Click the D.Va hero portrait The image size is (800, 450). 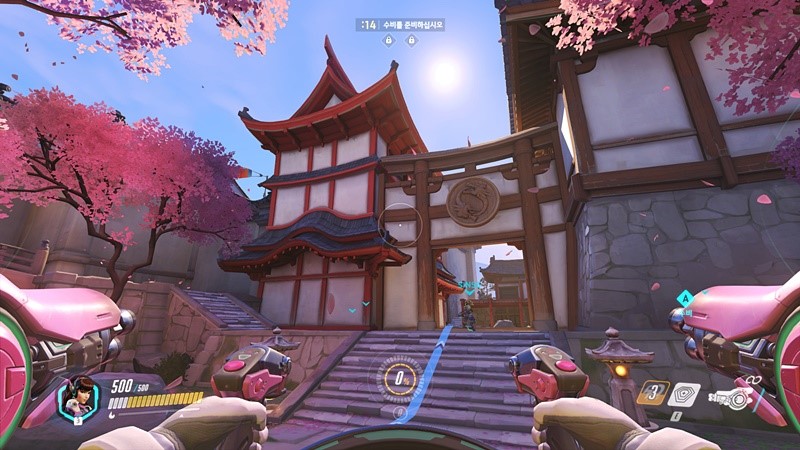tap(78, 398)
